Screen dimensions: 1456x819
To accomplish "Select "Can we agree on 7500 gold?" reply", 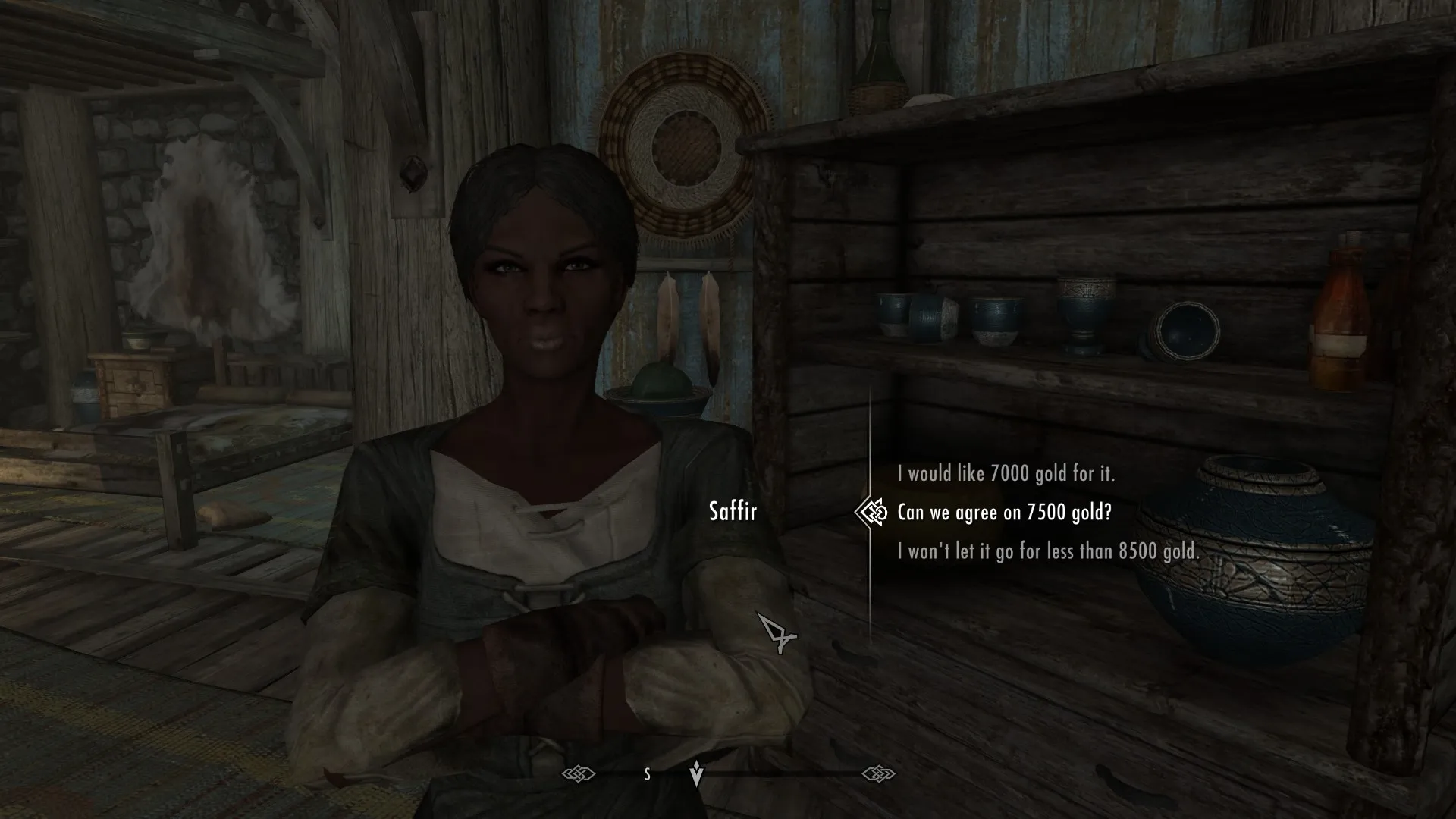I will tap(1004, 513).
